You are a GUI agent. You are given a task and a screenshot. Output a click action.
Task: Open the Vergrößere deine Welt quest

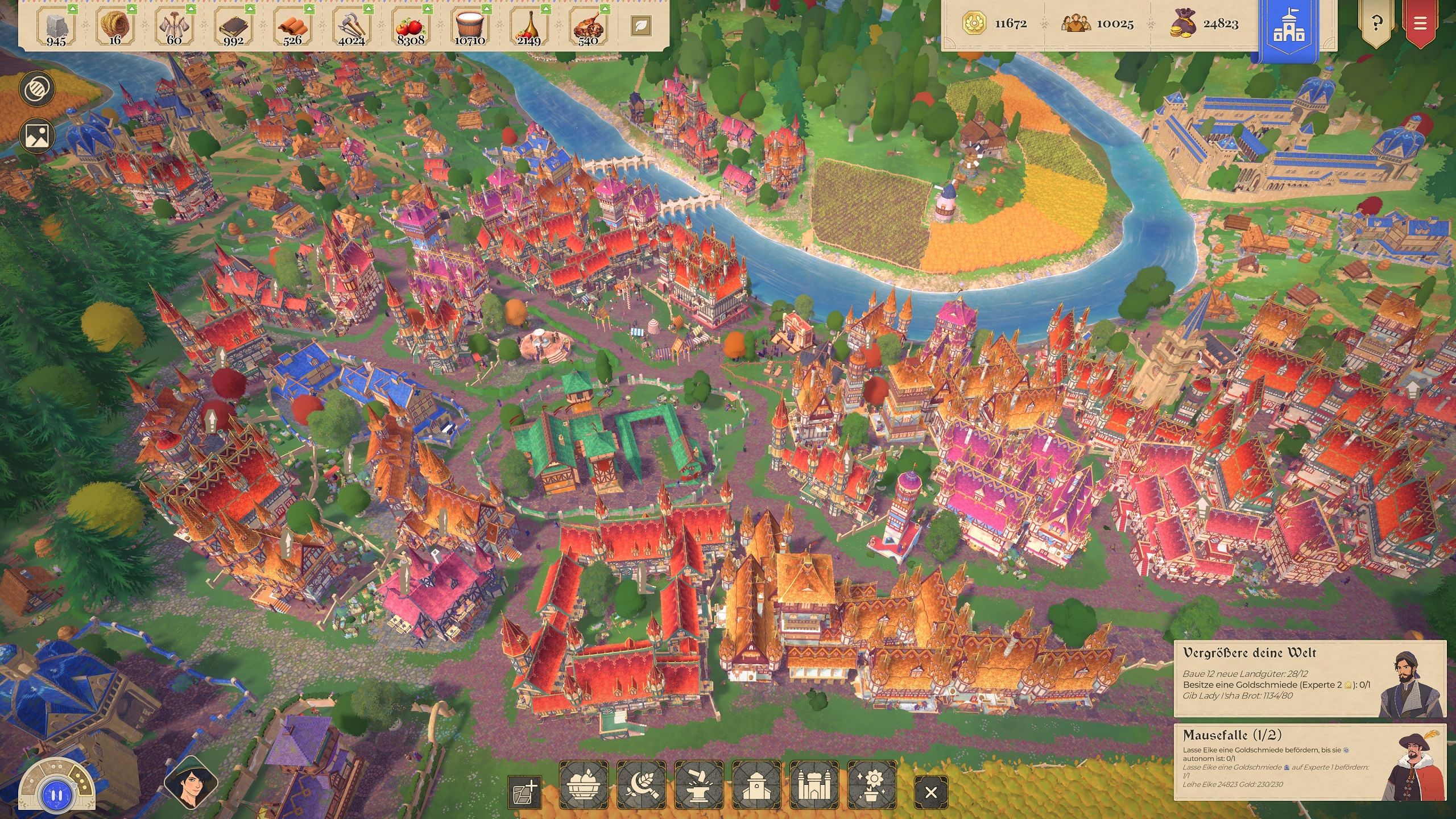(1309, 678)
